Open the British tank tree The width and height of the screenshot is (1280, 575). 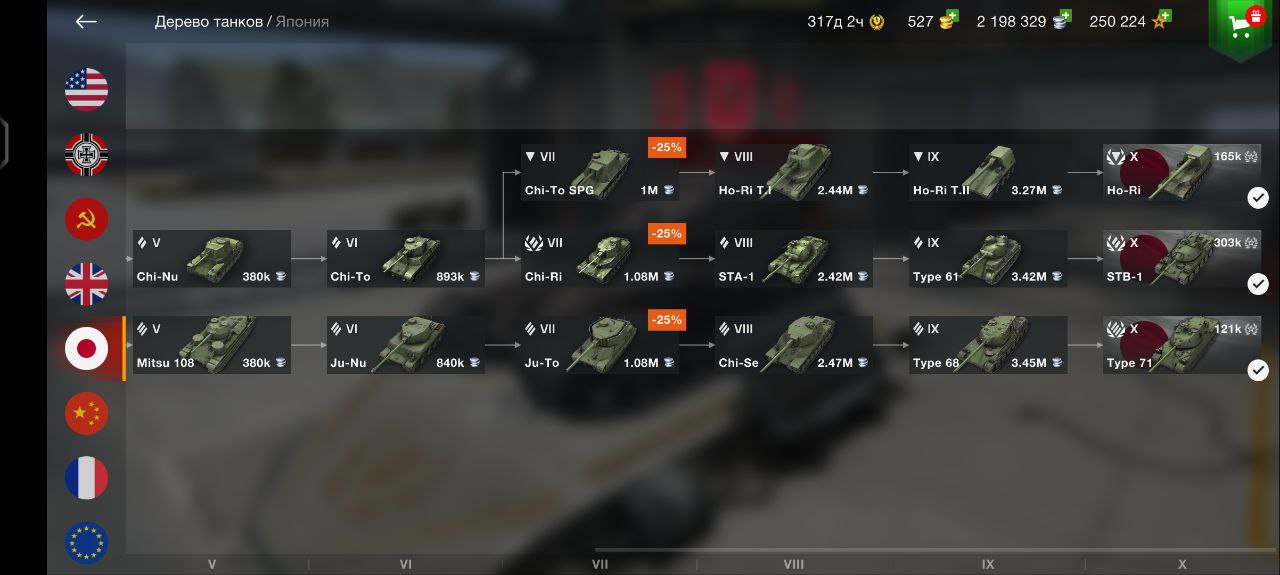click(x=87, y=284)
